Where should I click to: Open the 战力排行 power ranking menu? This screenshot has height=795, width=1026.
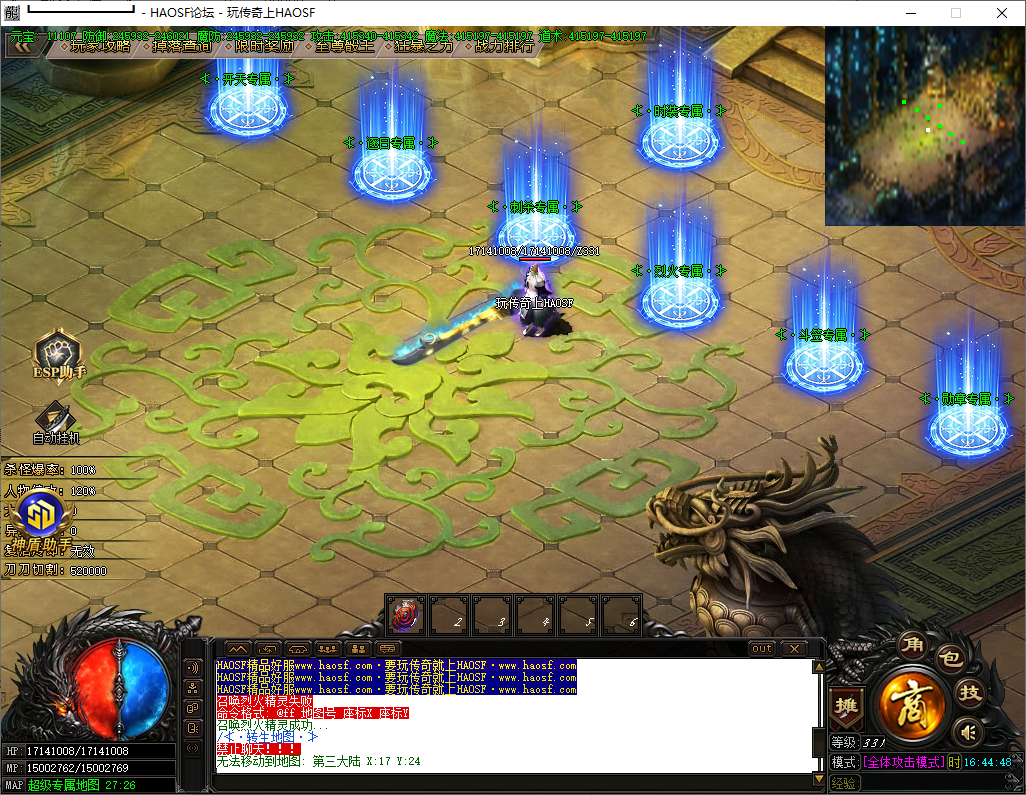pyautogui.click(x=503, y=46)
